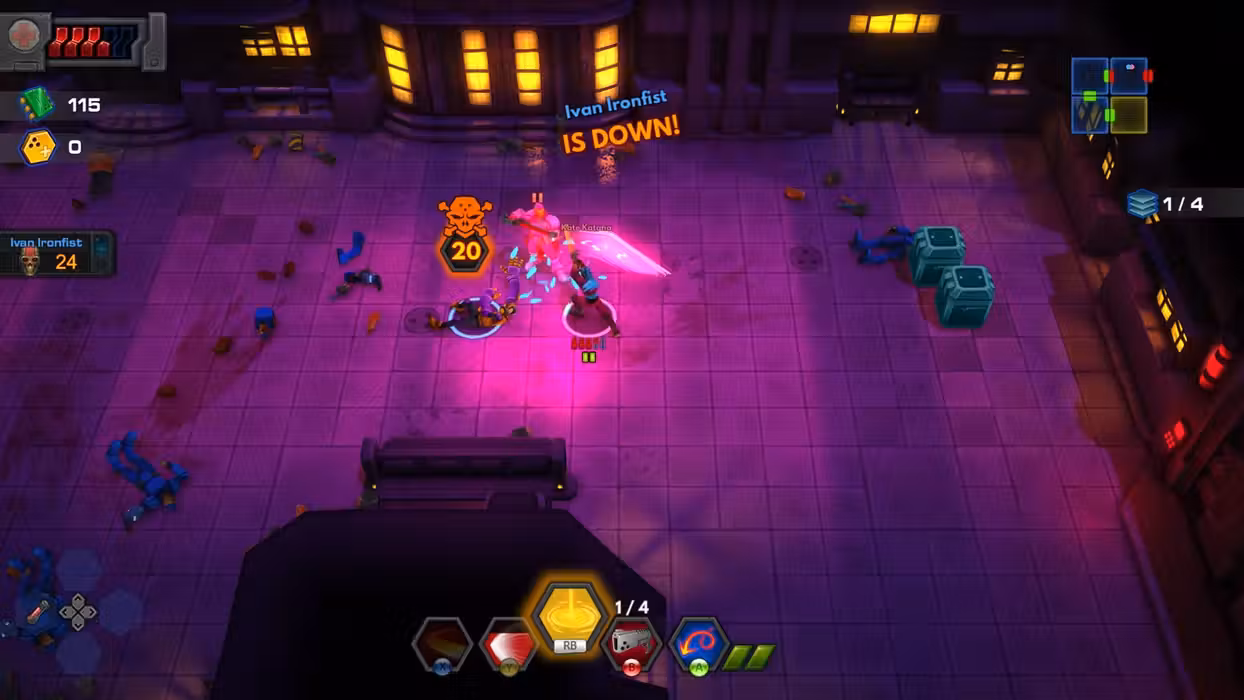The width and height of the screenshot is (1244, 700).
Task: Select the Ivan Ironfist player panel
Action: 58,254
